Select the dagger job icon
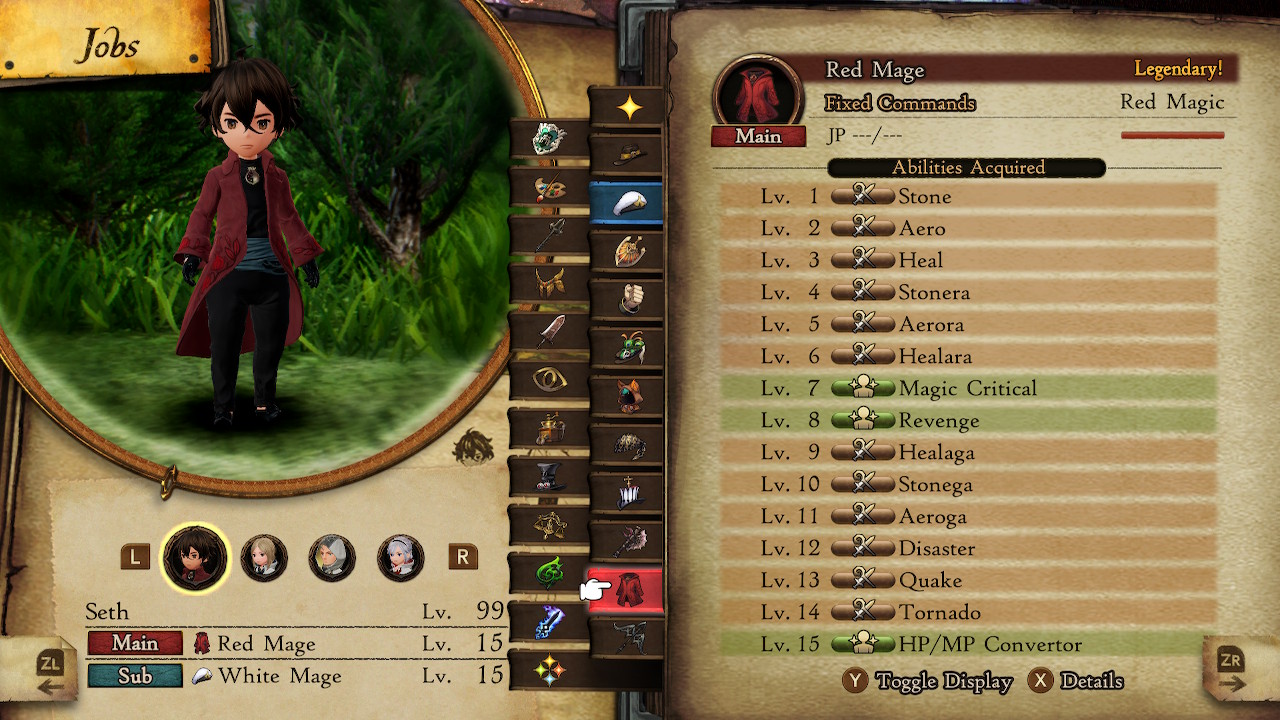Screen dimensions: 1280x720 [x=550, y=330]
